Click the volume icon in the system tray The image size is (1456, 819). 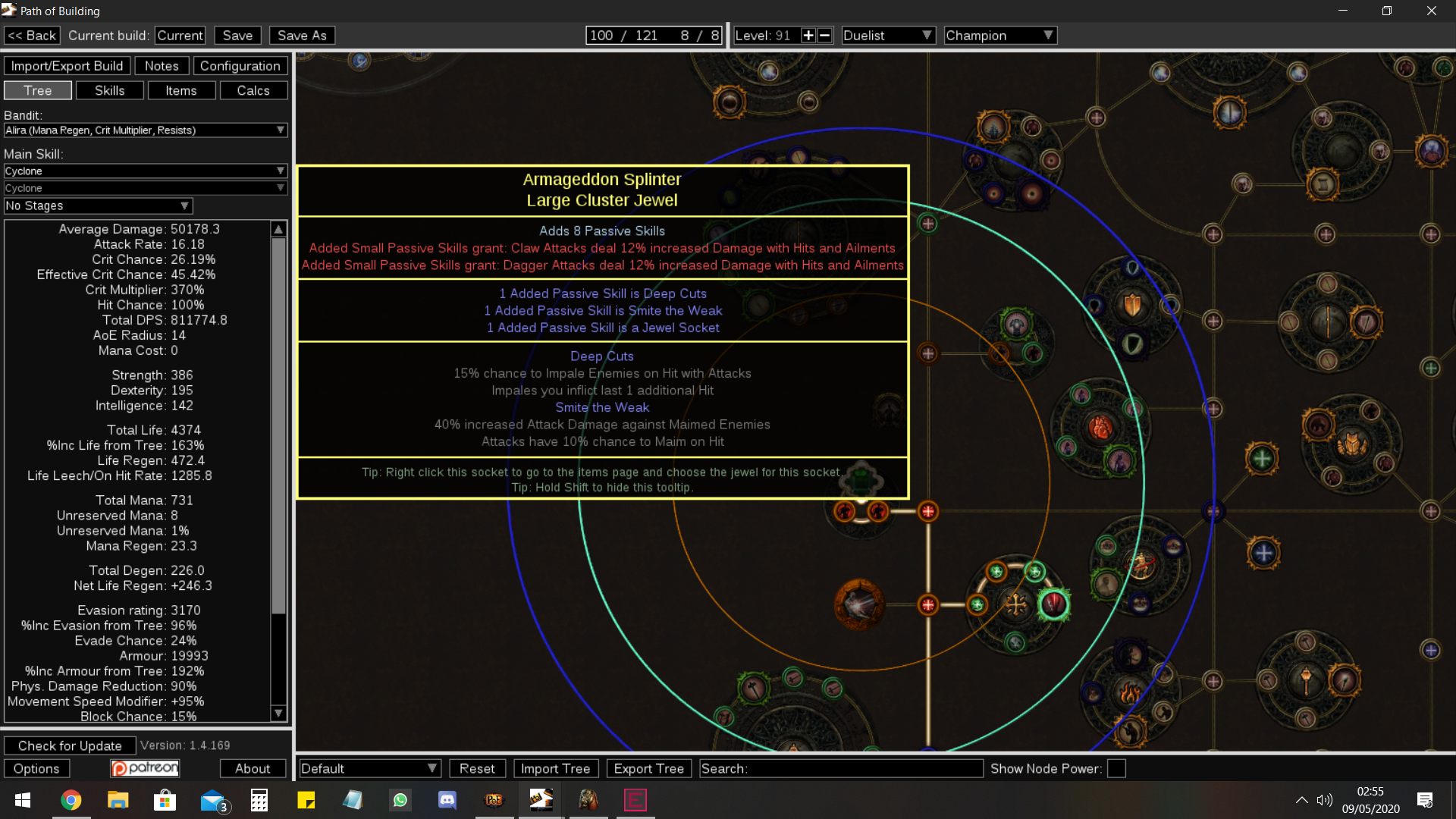[x=1325, y=799]
